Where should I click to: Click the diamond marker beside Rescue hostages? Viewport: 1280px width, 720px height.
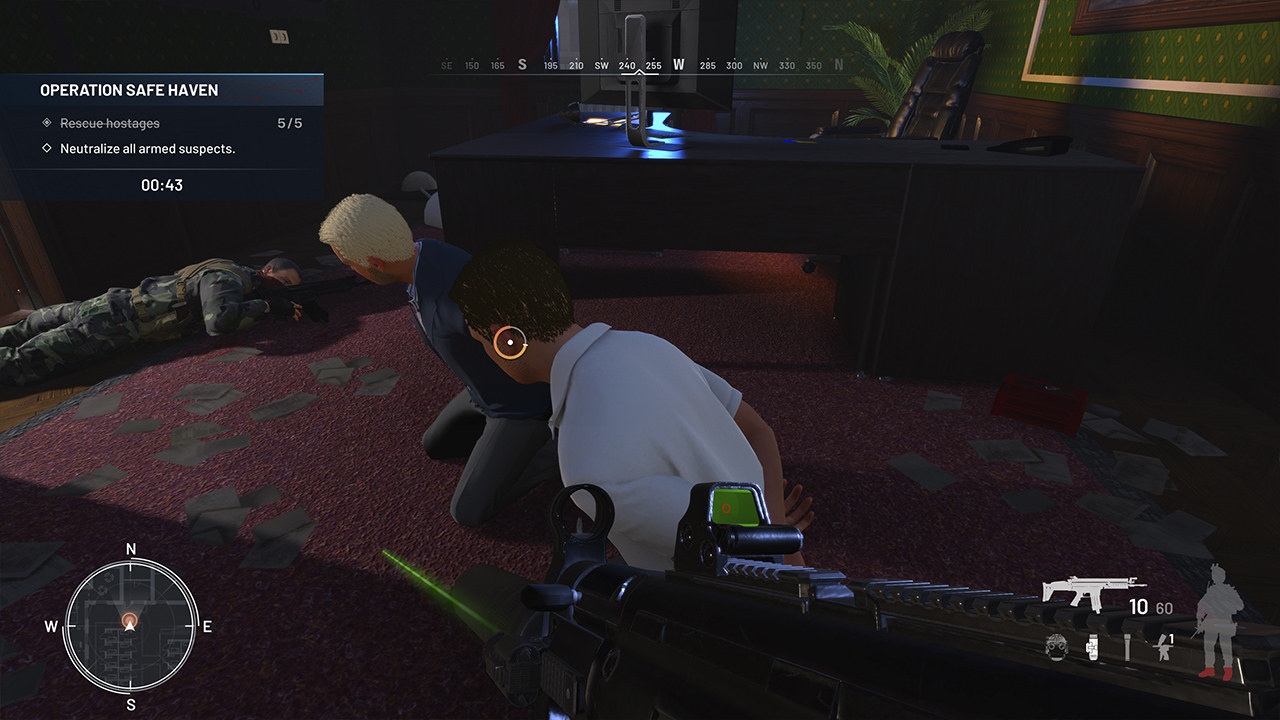[x=45, y=123]
